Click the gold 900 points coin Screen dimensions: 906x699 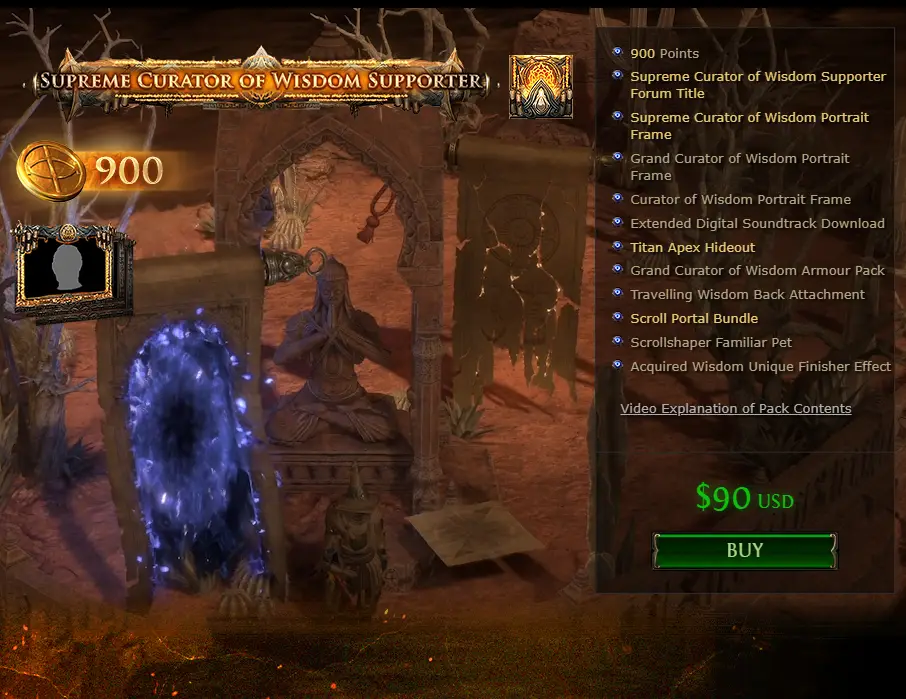[x=48, y=170]
